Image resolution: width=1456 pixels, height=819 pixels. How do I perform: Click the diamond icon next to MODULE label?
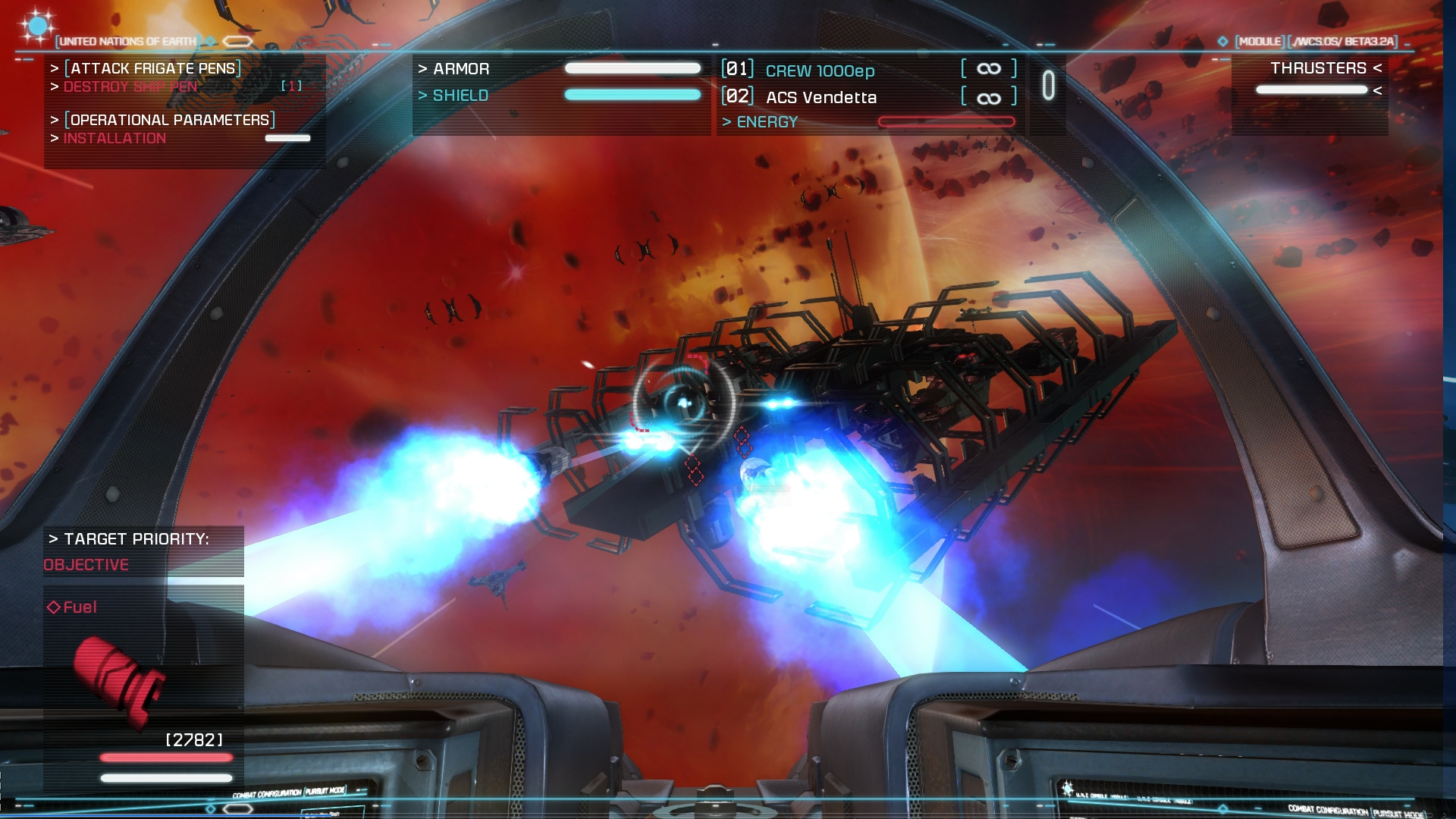tap(1223, 42)
